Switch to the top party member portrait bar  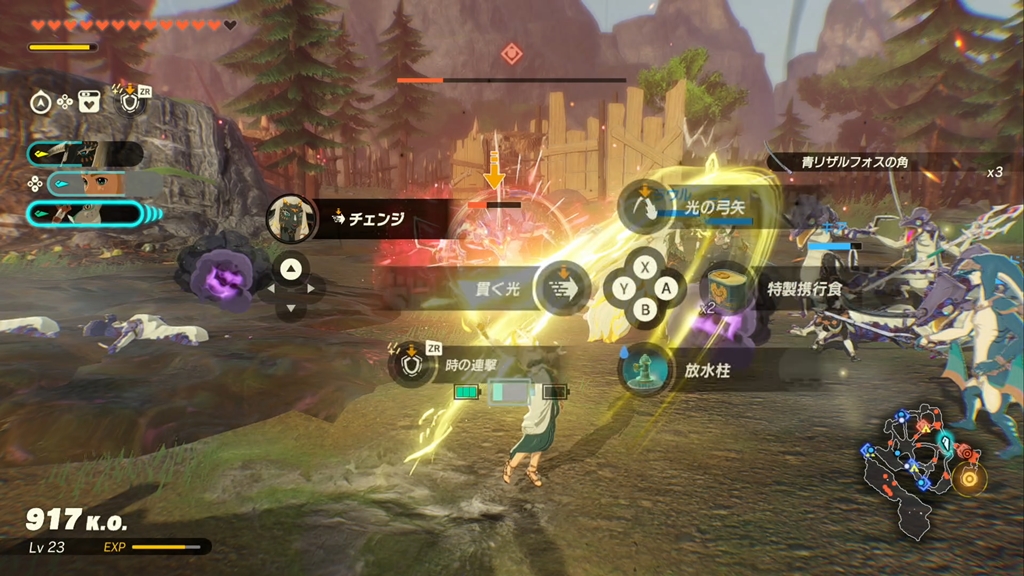point(85,154)
